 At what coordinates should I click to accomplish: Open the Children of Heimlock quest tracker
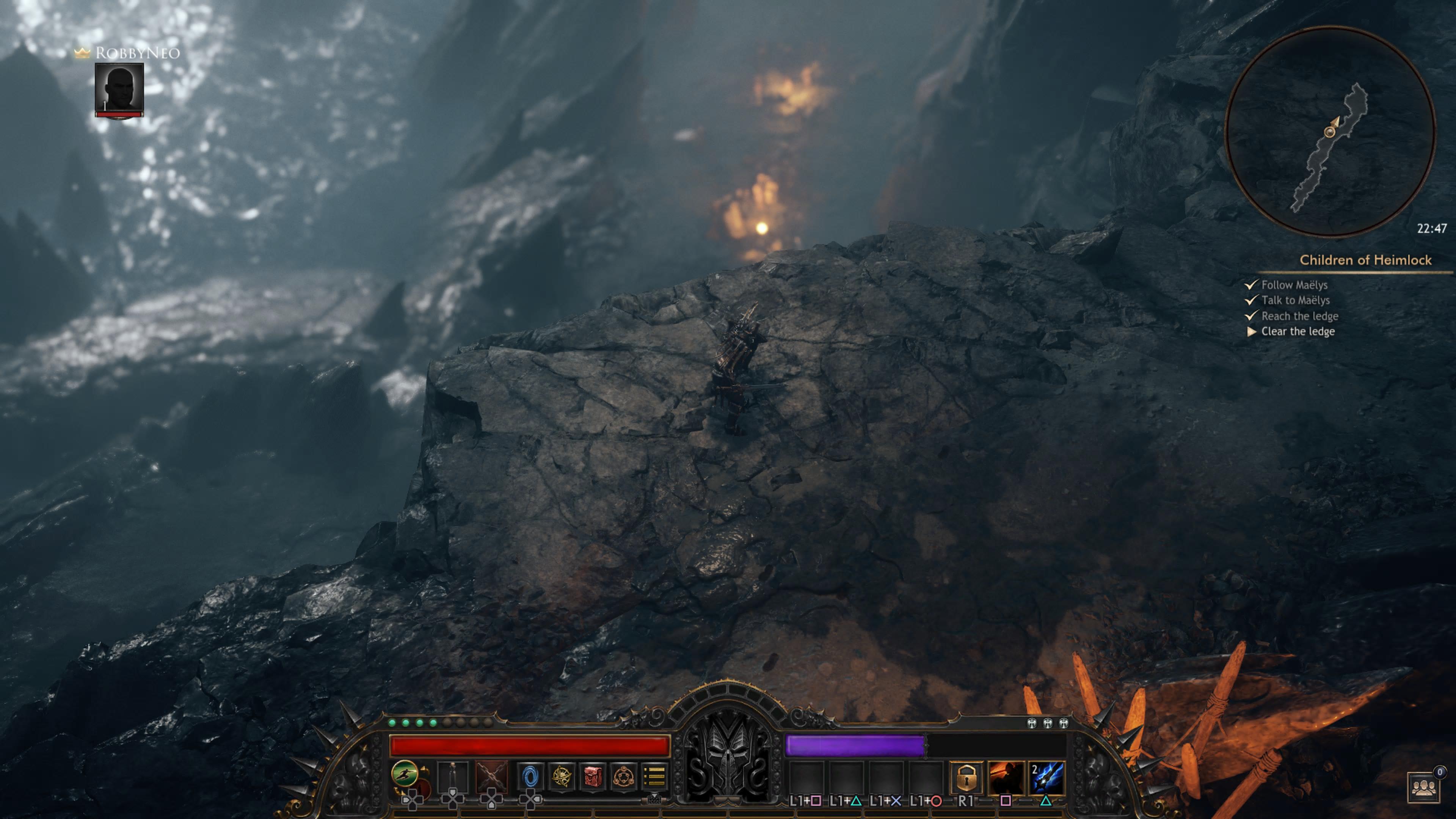coord(1365,260)
